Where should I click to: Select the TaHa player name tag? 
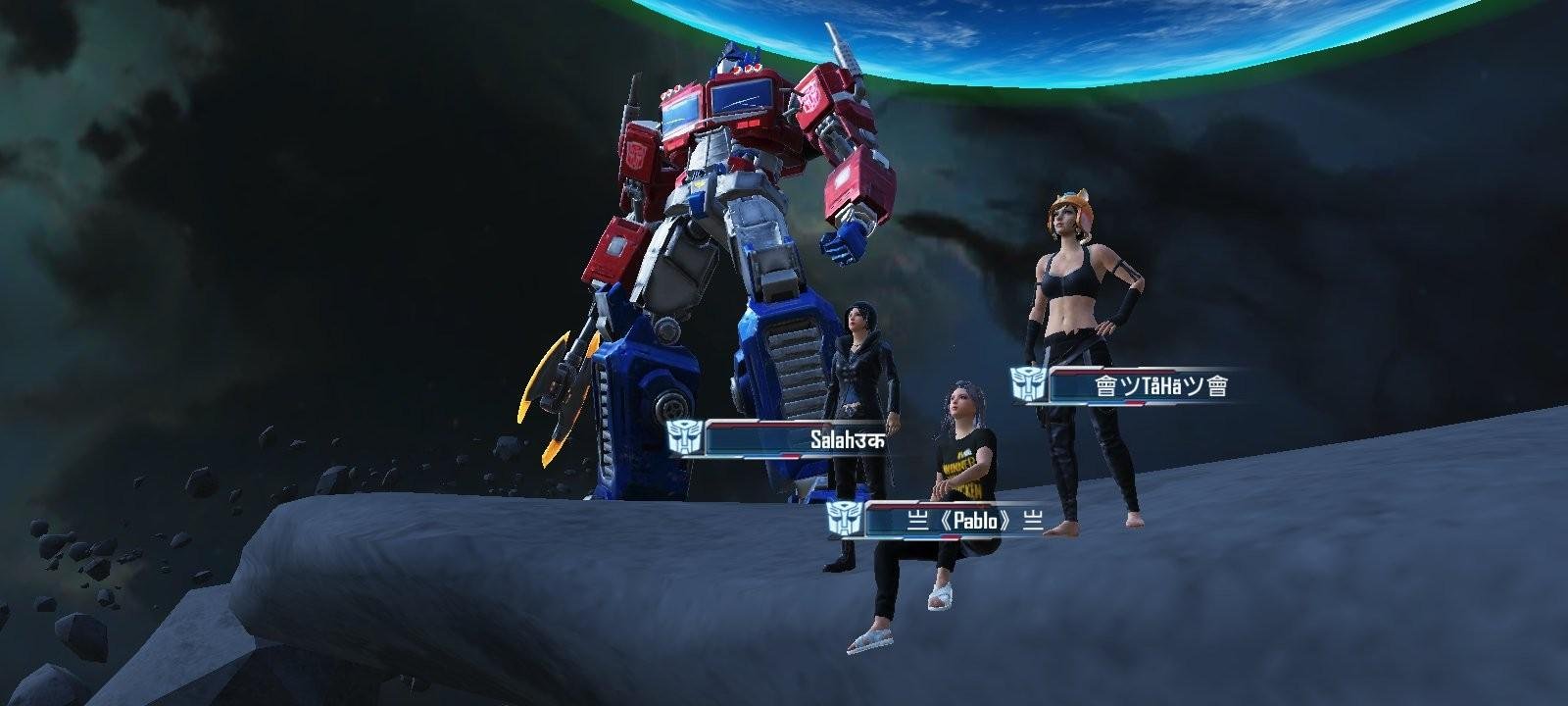(1161, 385)
